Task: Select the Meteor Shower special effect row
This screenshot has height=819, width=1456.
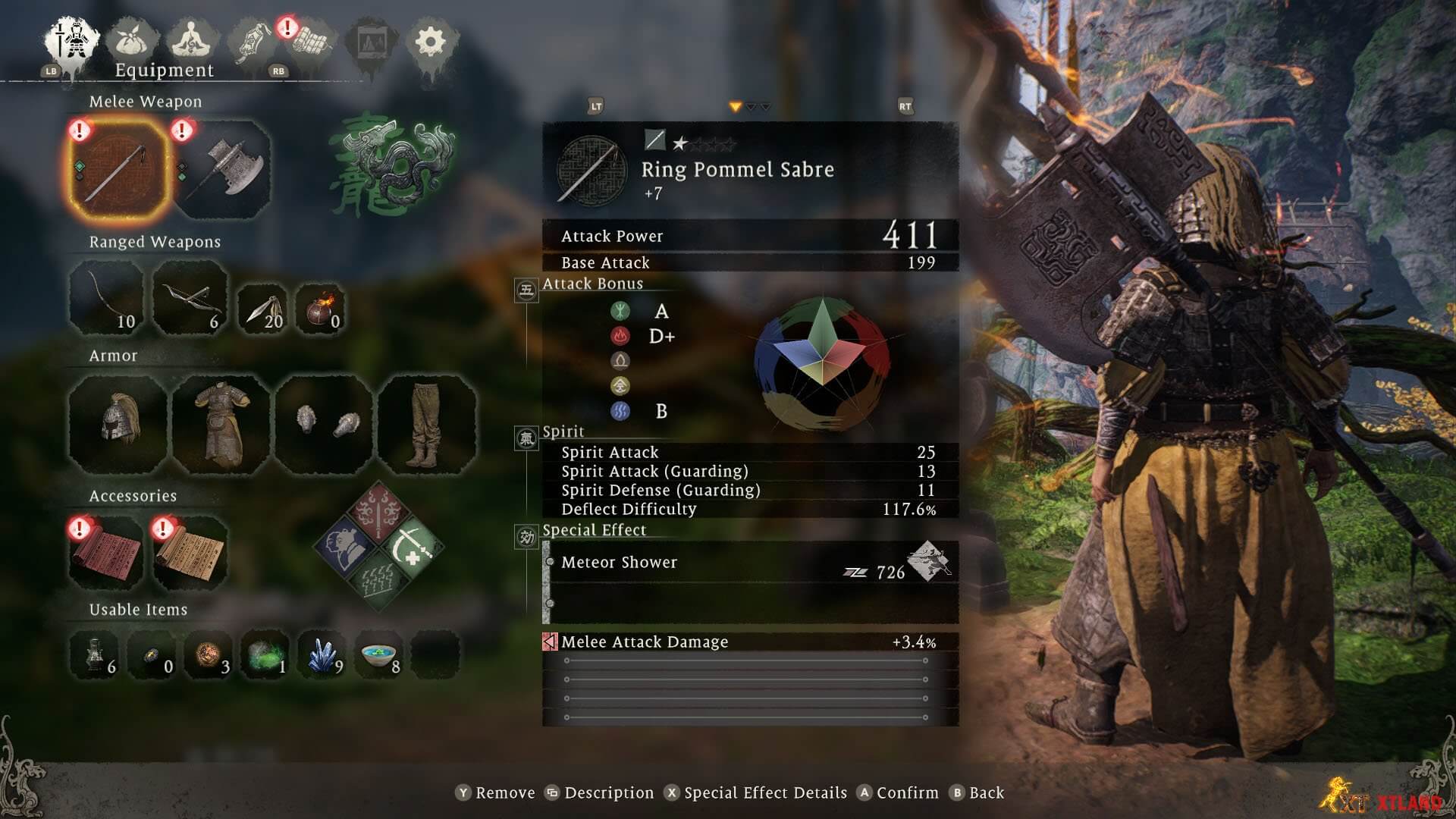Action: click(751, 563)
